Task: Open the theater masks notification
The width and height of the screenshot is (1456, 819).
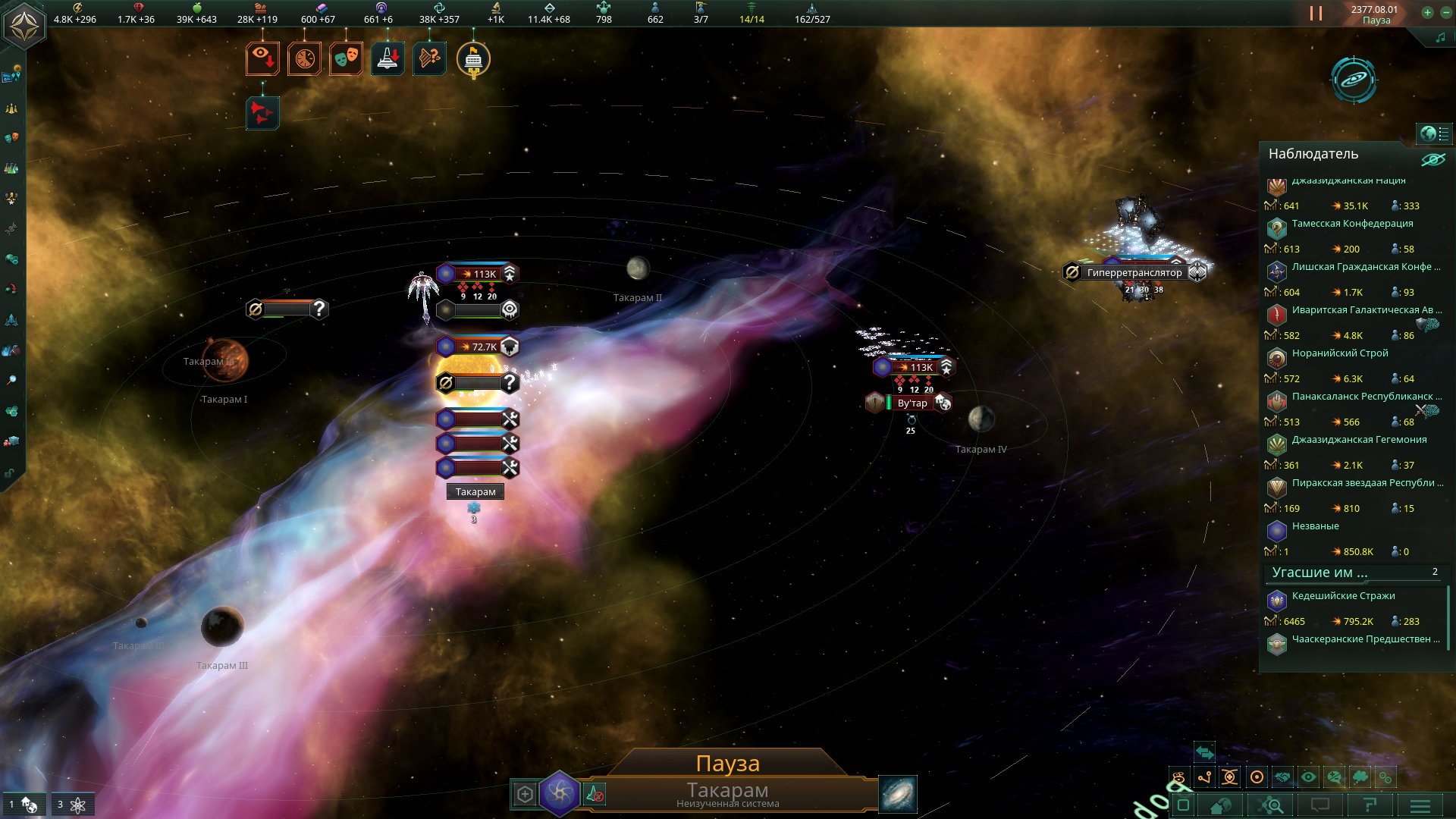Action: (x=346, y=58)
